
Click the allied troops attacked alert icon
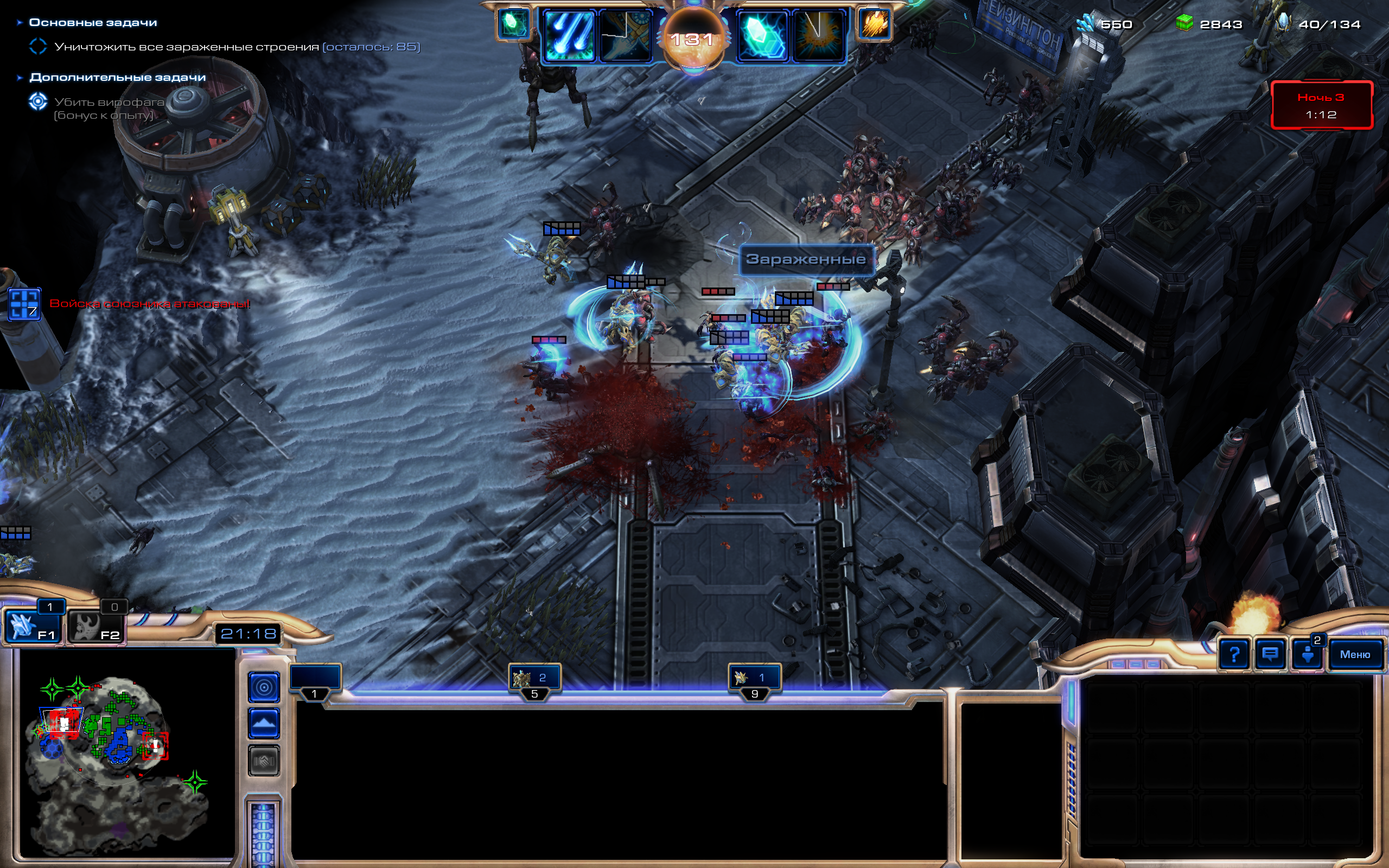click(x=24, y=304)
